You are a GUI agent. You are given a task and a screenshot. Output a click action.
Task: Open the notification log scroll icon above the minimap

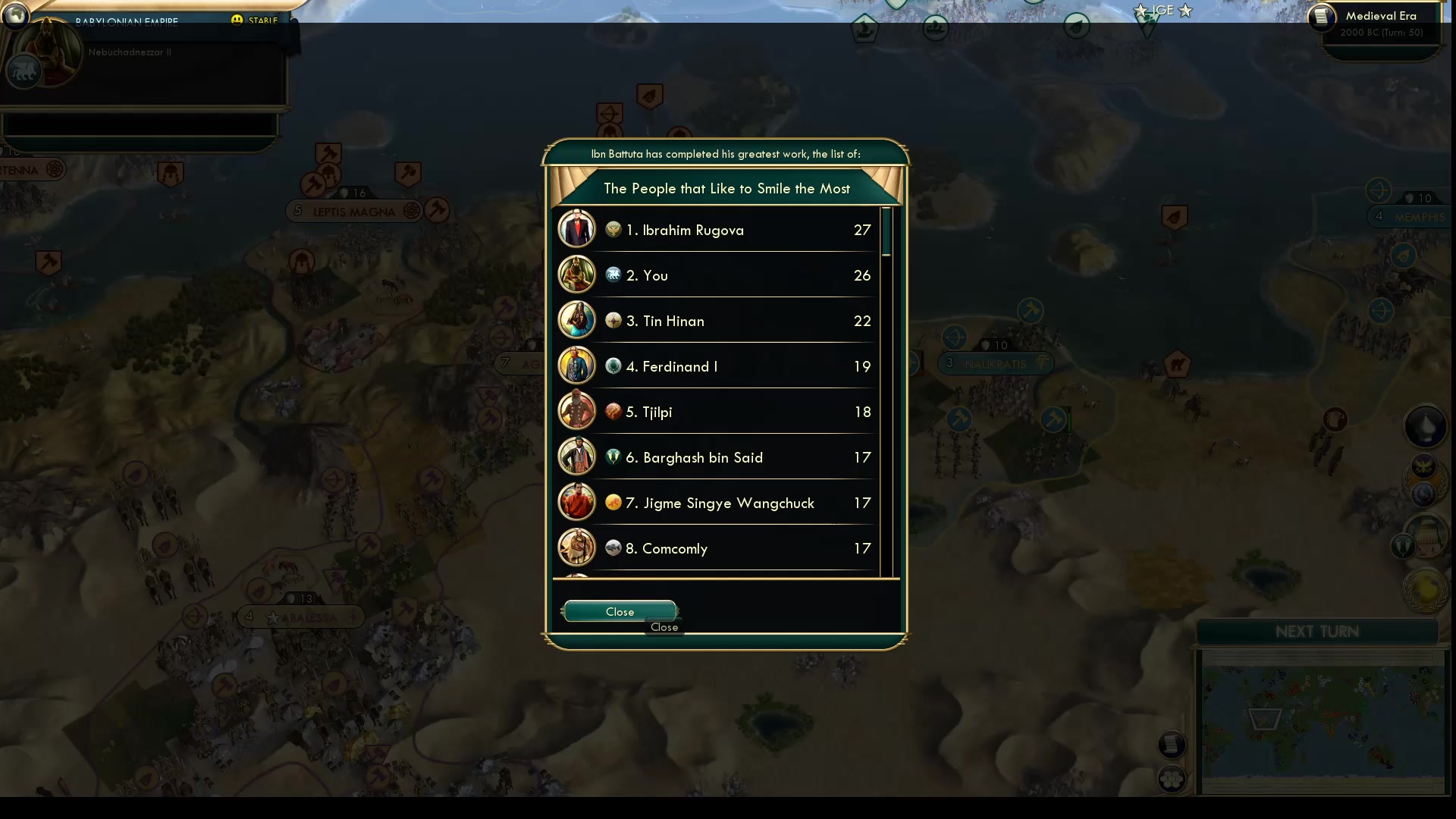click(x=1172, y=745)
